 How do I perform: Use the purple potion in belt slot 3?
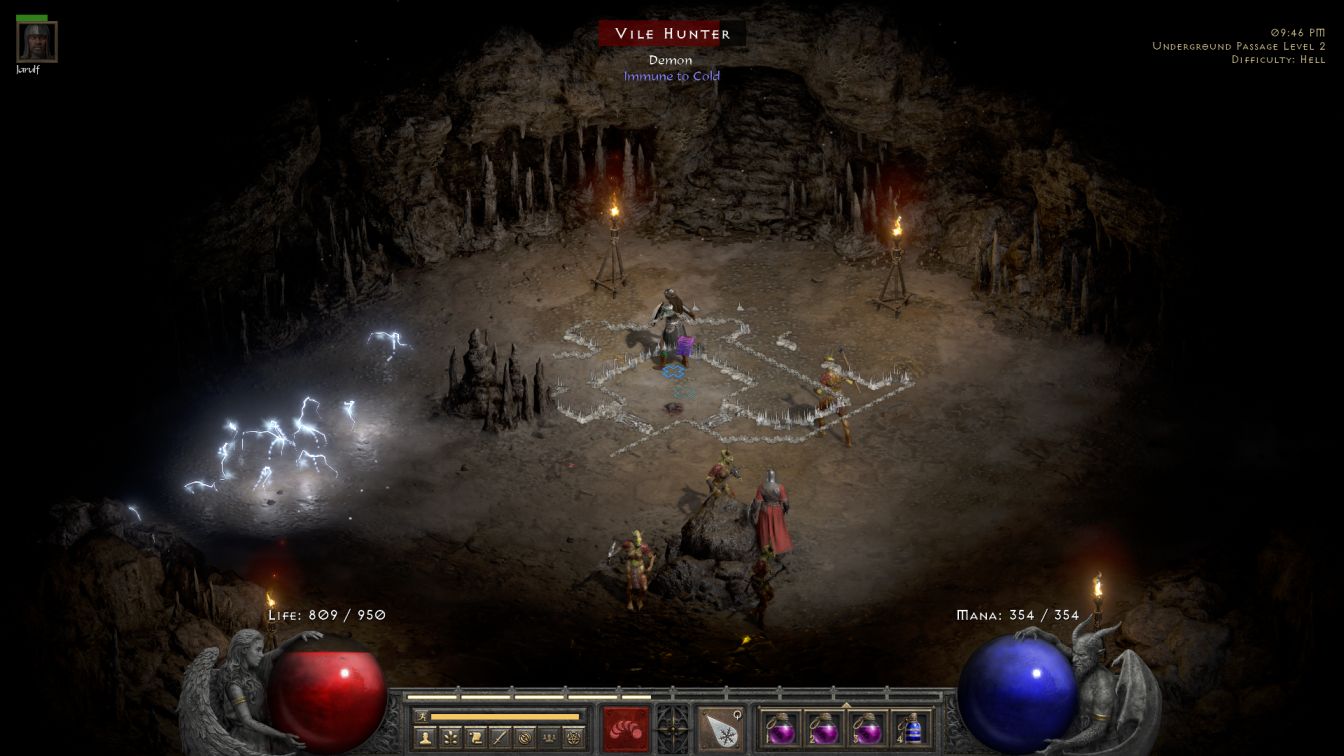coord(868,728)
